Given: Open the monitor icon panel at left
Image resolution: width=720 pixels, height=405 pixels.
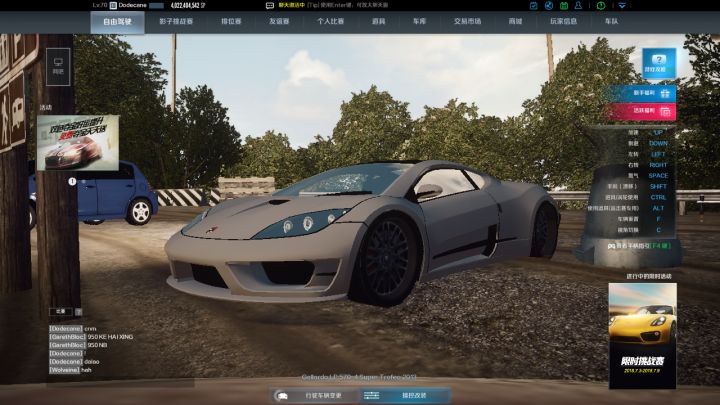Looking at the screenshot, I should pyautogui.click(x=57, y=68).
